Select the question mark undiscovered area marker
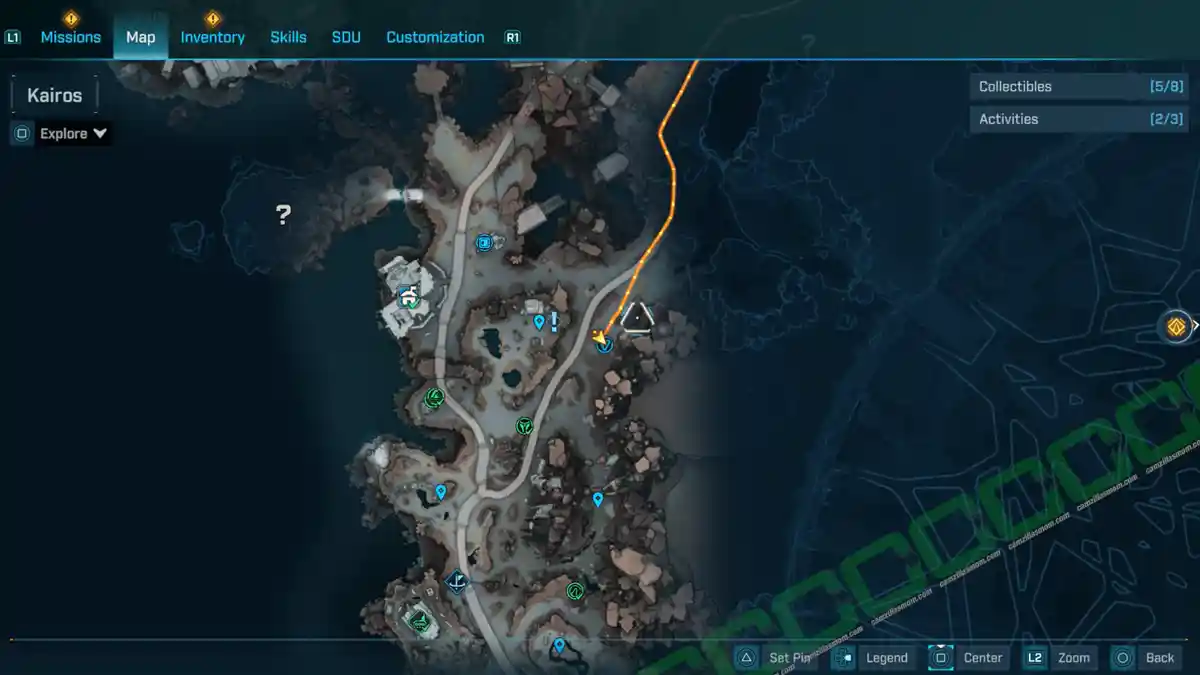The height and width of the screenshot is (675, 1200). (283, 213)
